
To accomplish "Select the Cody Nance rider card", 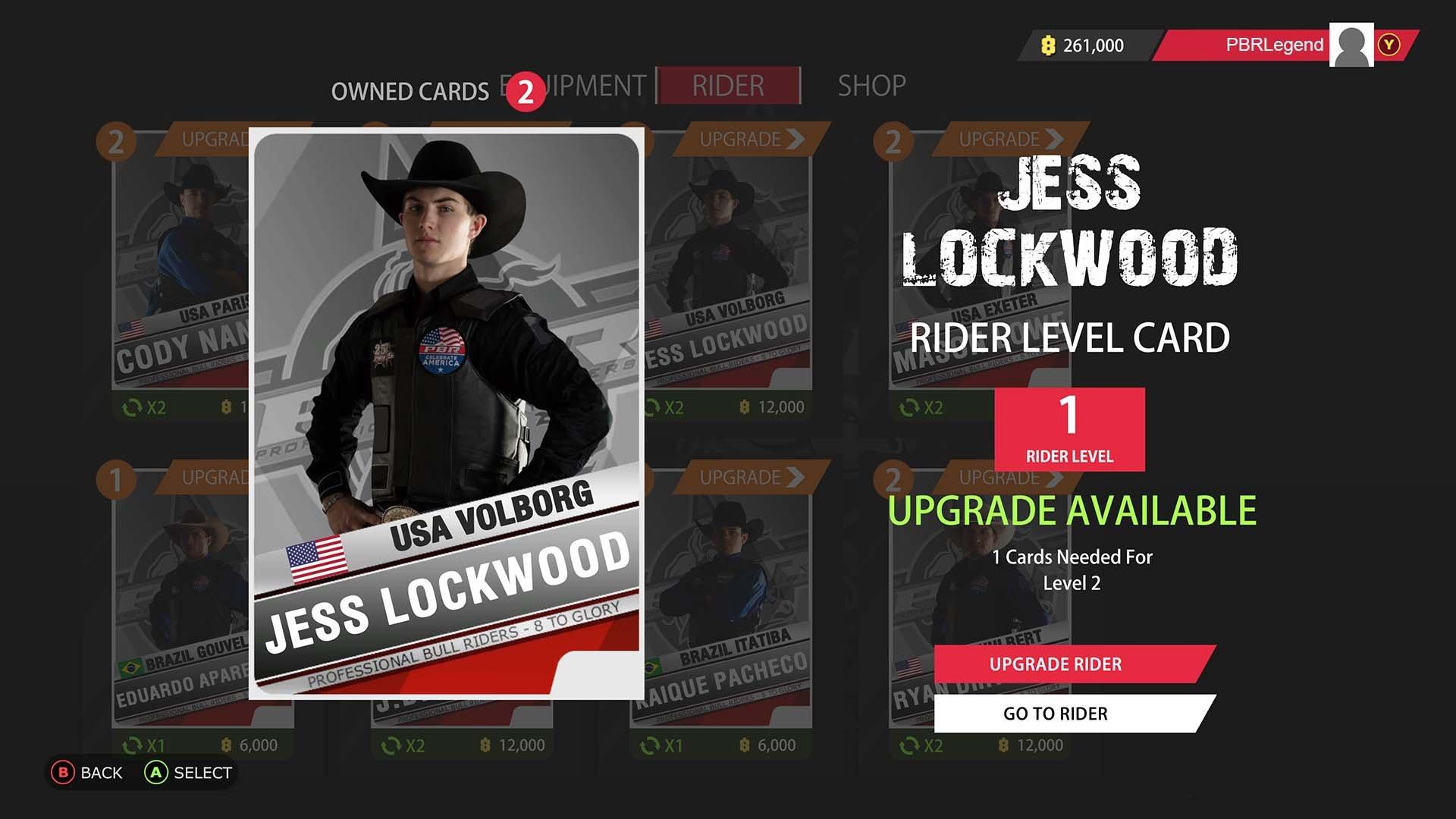I will [180, 273].
